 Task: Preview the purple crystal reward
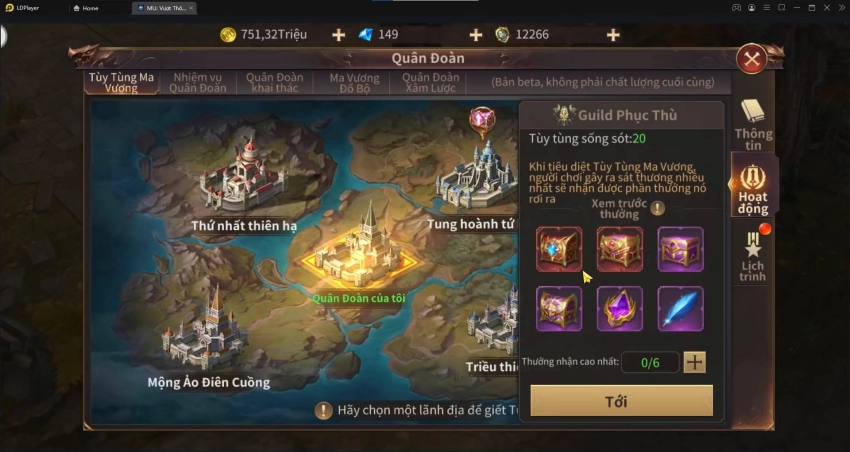[620, 308]
